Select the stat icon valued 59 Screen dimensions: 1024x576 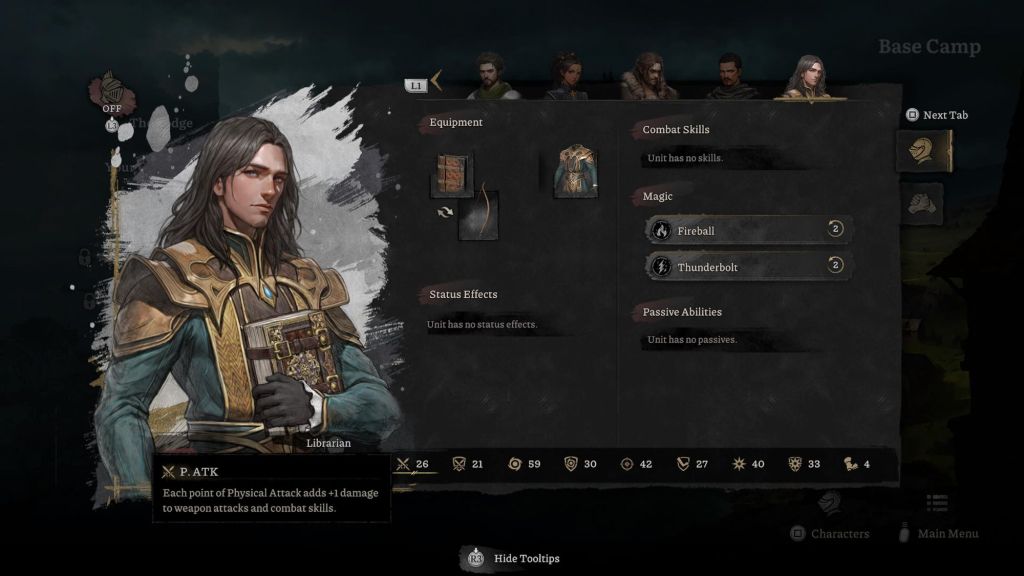click(524, 464)
